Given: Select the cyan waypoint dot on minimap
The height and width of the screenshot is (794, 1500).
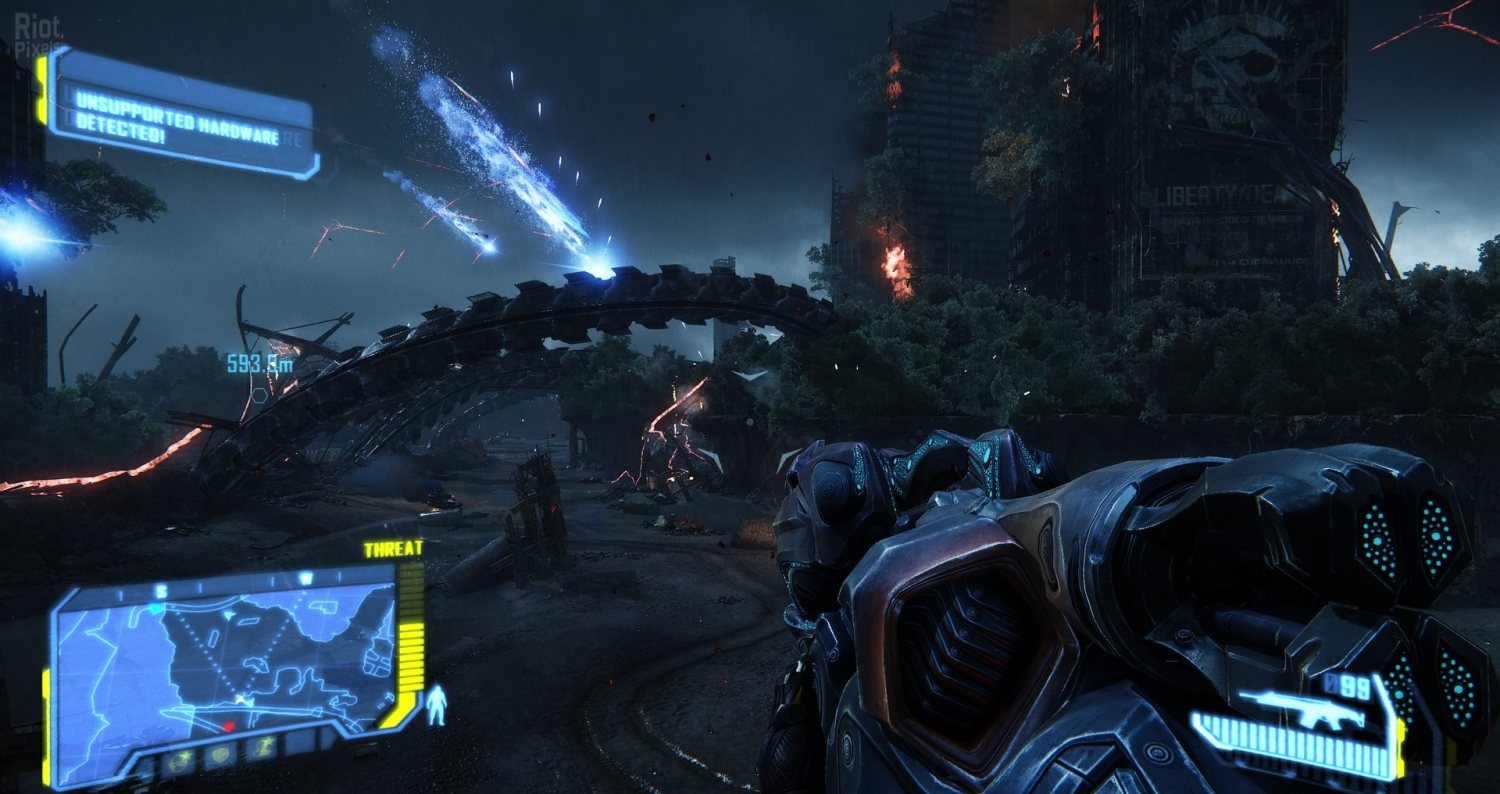Looking at the screenshot, I should [156, 607].
